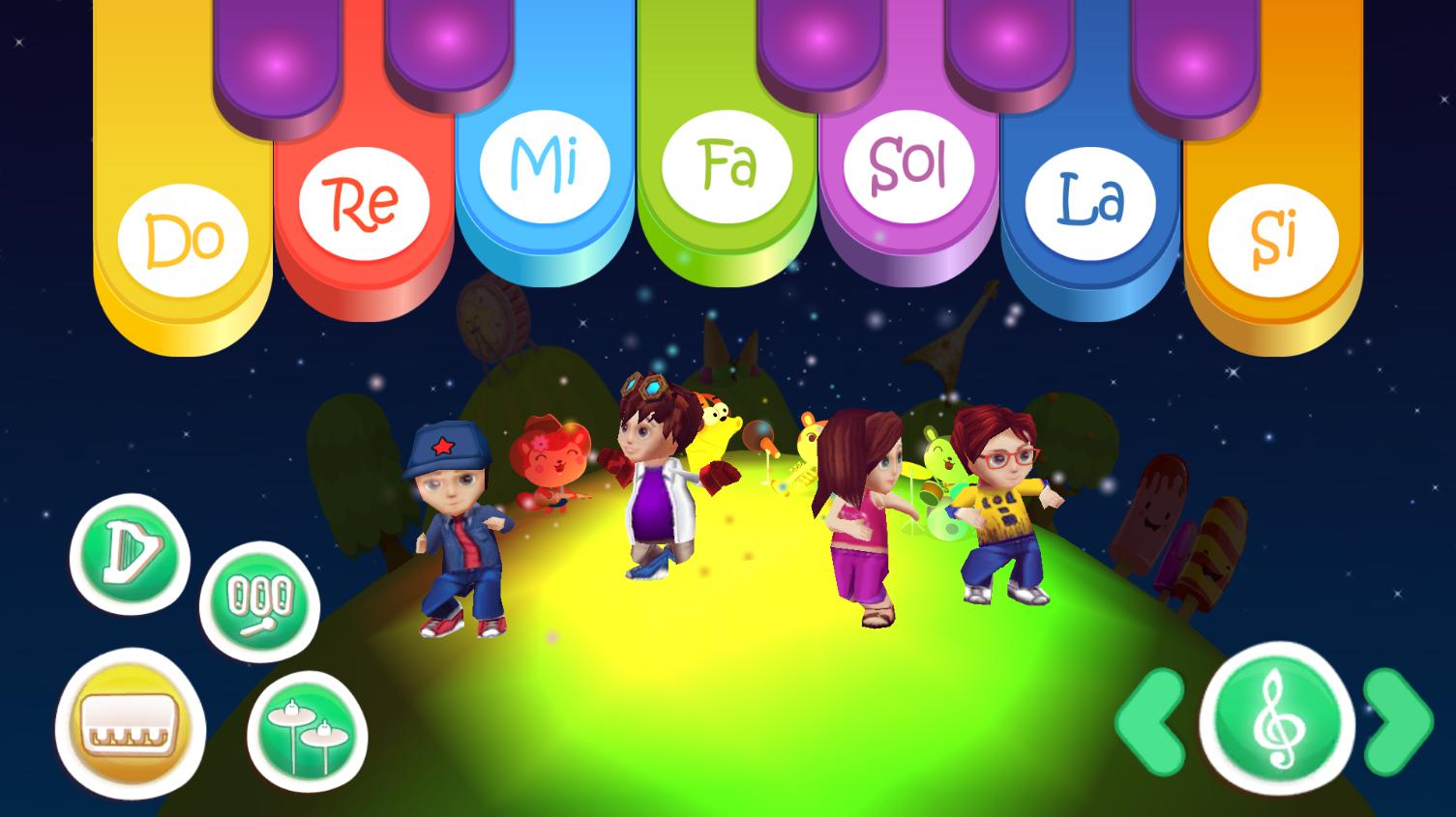Click the treble clef music button

(1276, 720)
